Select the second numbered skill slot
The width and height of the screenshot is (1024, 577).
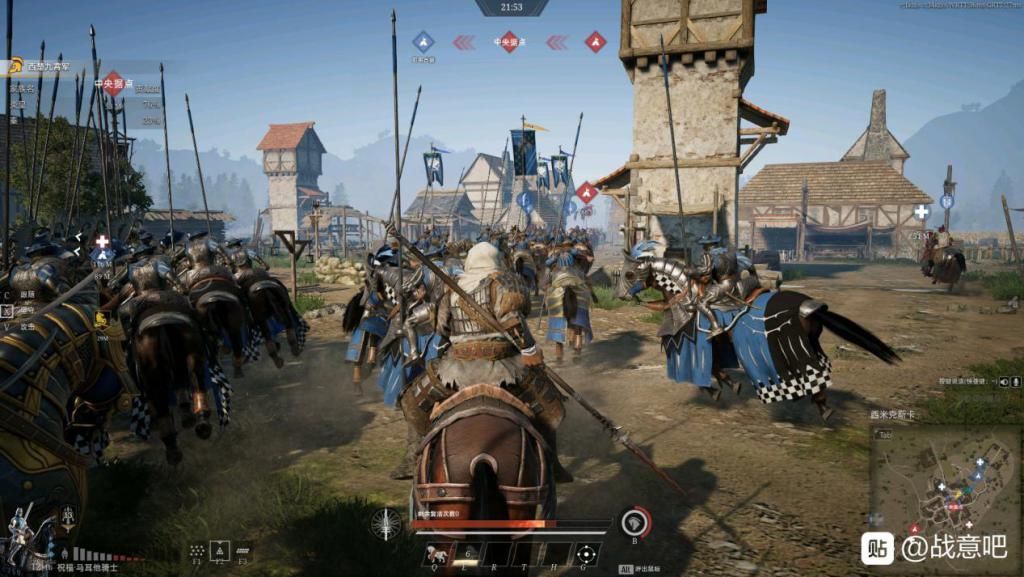point(466,553)
